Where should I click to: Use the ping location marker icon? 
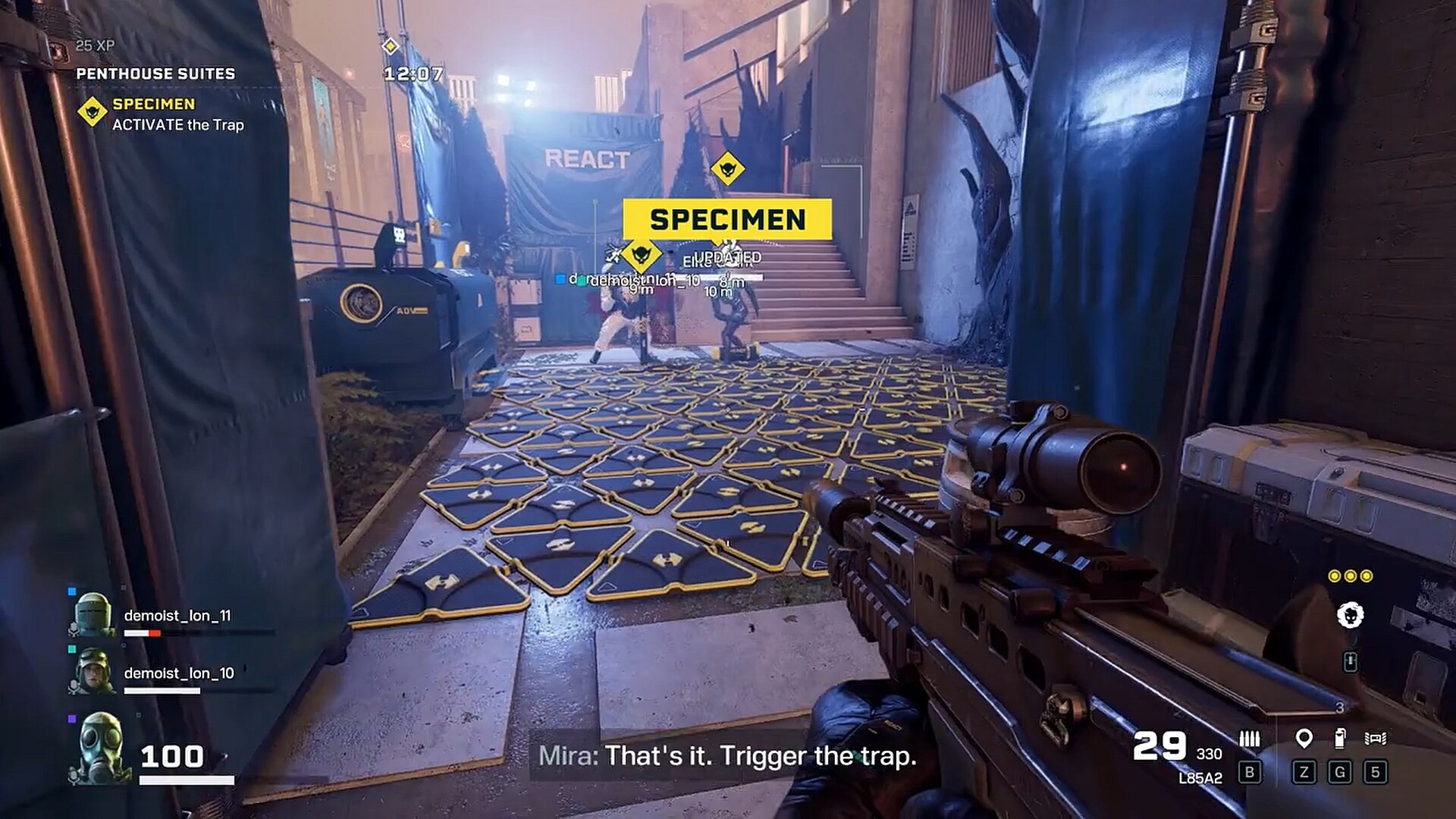click(x=1304, y=738)
